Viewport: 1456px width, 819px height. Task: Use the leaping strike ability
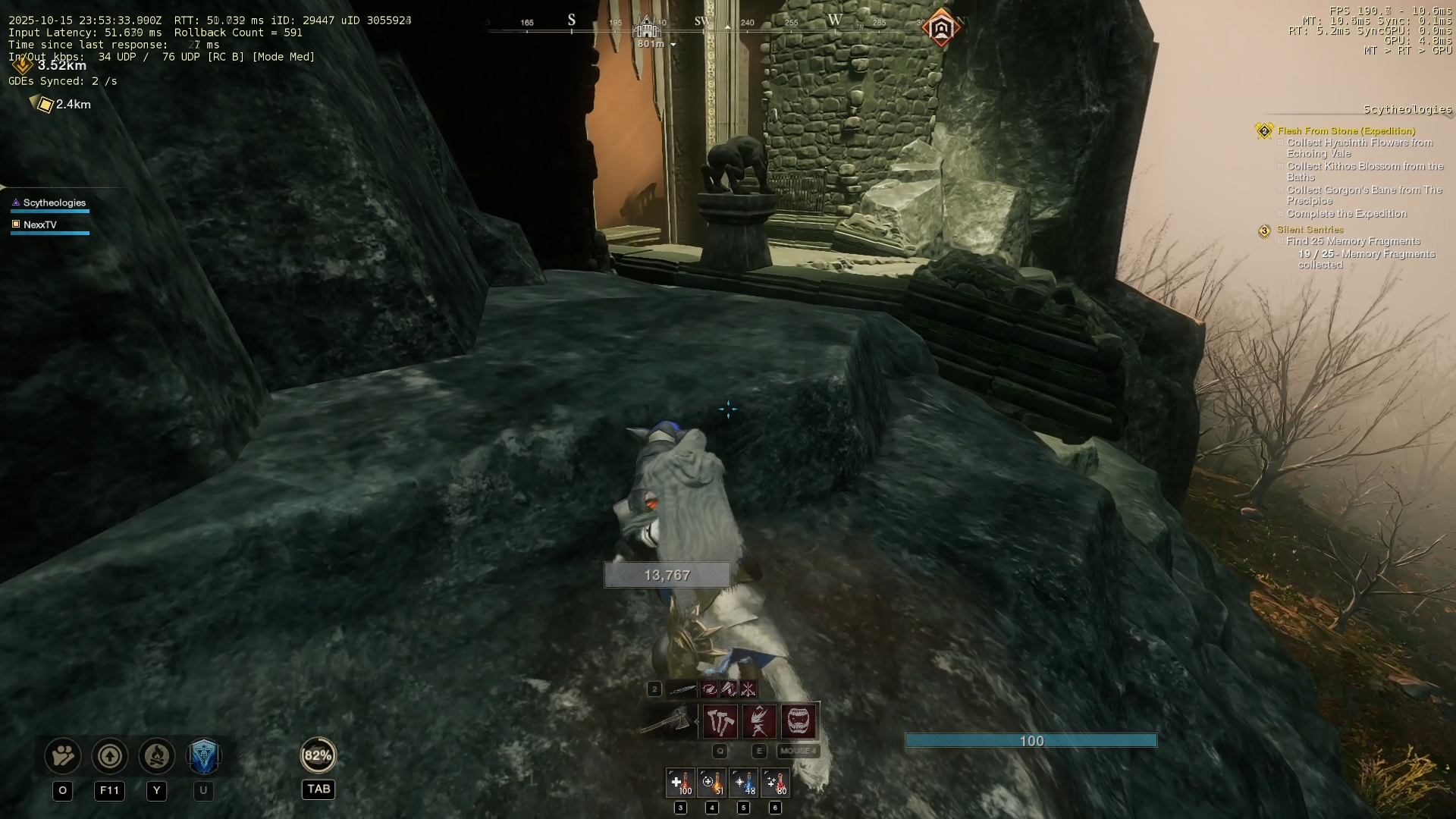tap(759, 721)
